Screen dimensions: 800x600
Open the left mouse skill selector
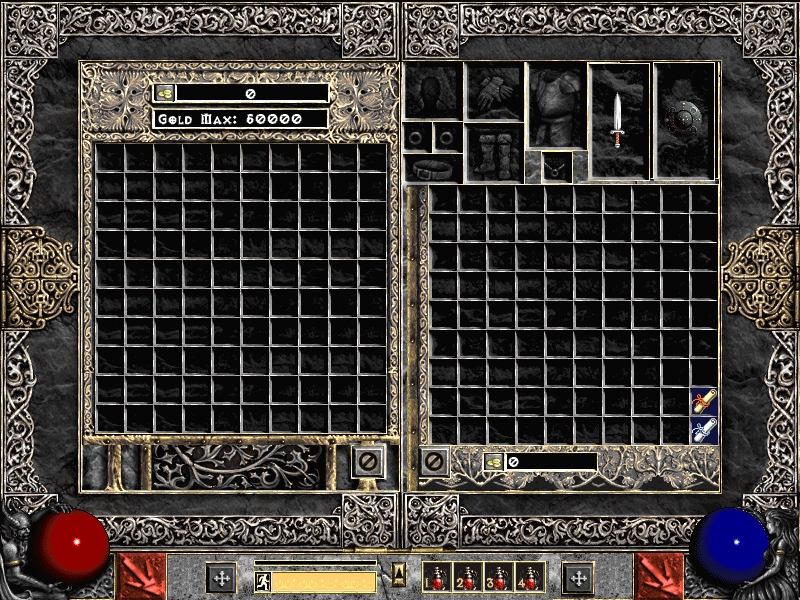140,576
